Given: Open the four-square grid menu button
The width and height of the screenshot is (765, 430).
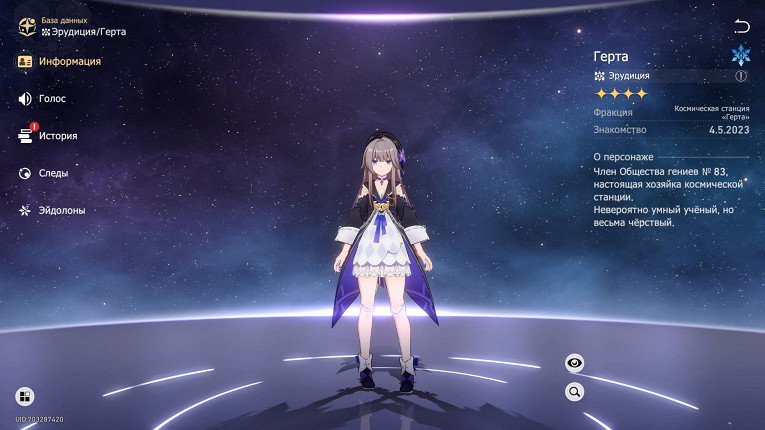Looking at the screenshot, I should pyautogui.click(x=25, y=396).
